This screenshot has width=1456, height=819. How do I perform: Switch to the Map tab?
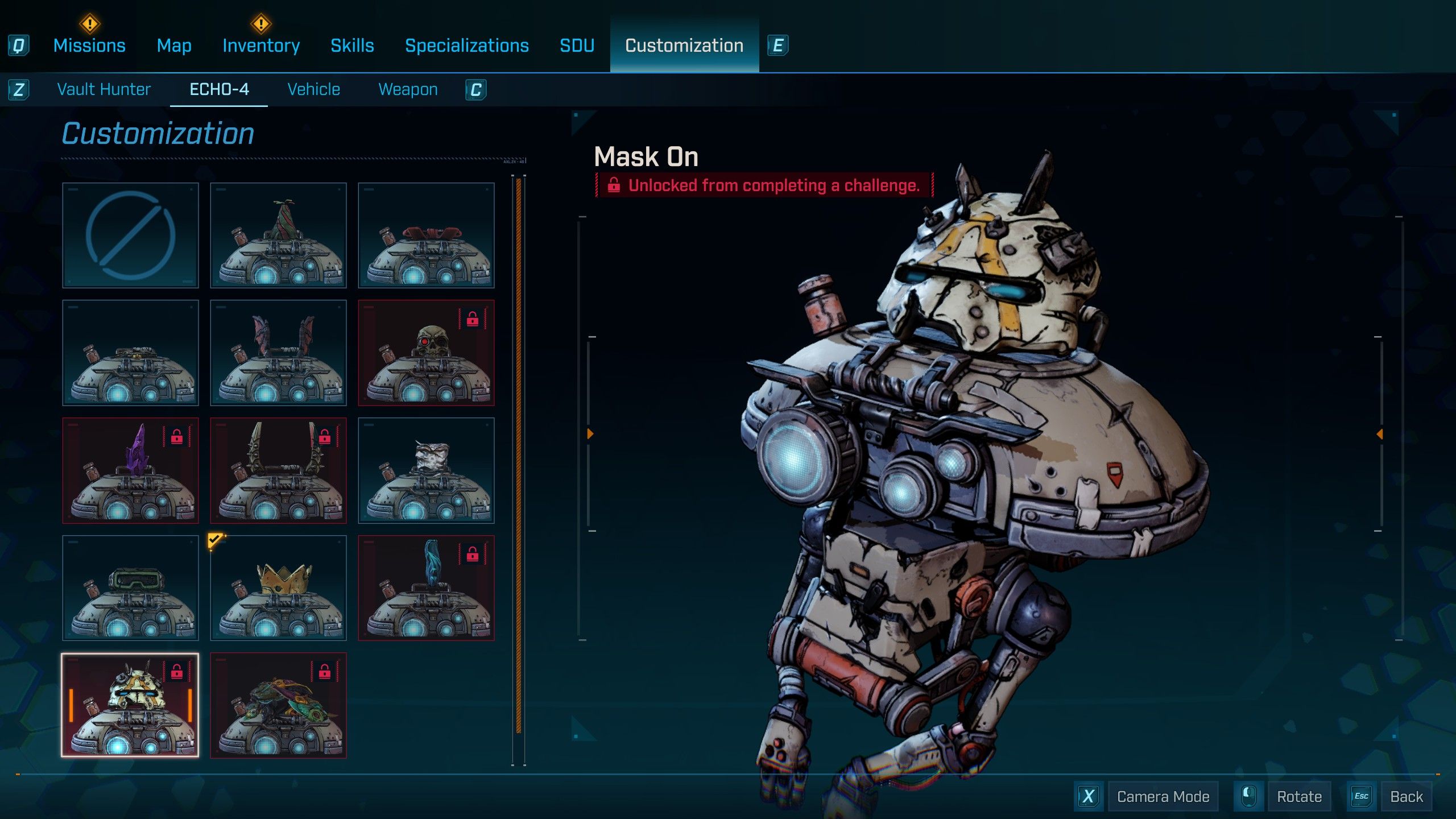(174, 45)
